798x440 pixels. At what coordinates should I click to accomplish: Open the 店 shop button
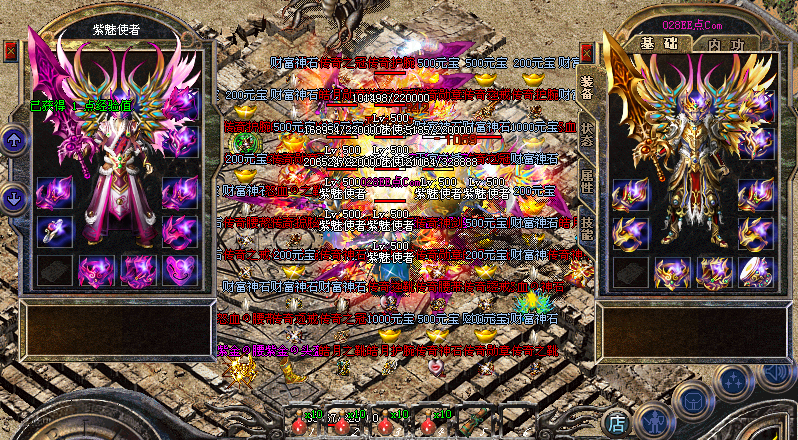click(x=618, y=422)
